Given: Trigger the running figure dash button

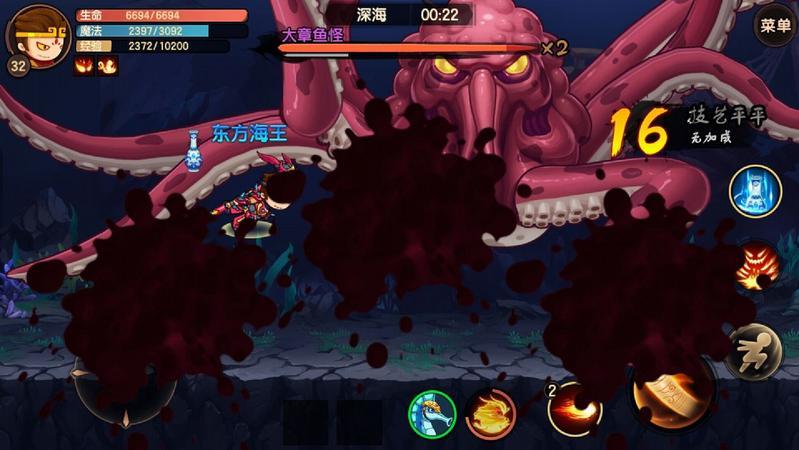Looking at the screenshot, I should 754,351.
